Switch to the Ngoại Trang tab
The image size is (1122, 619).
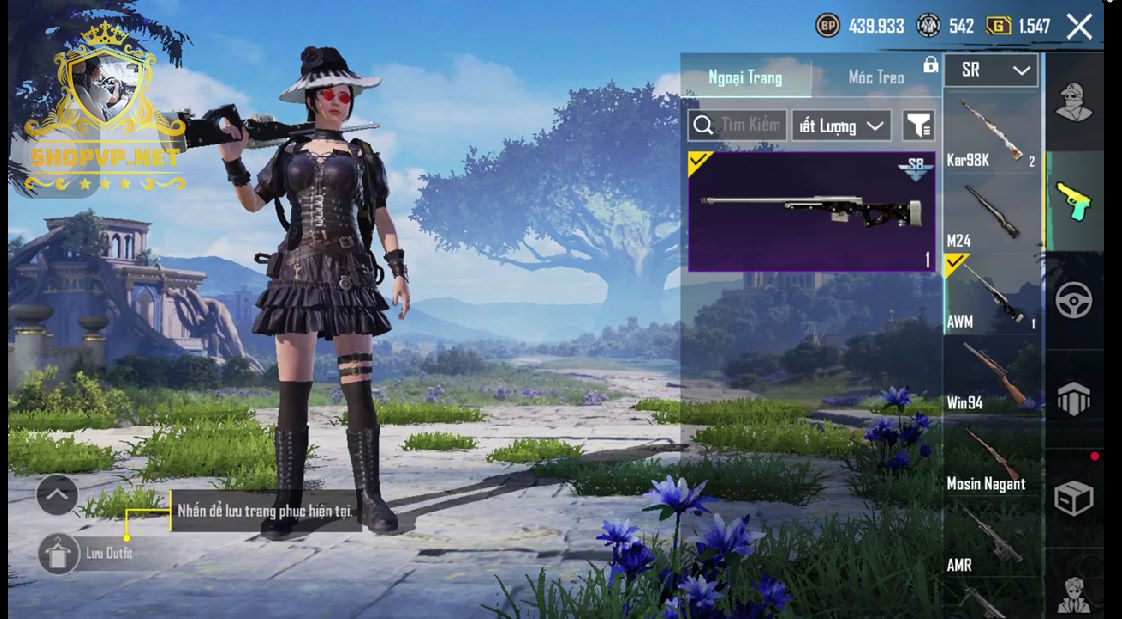pos(745,77)
